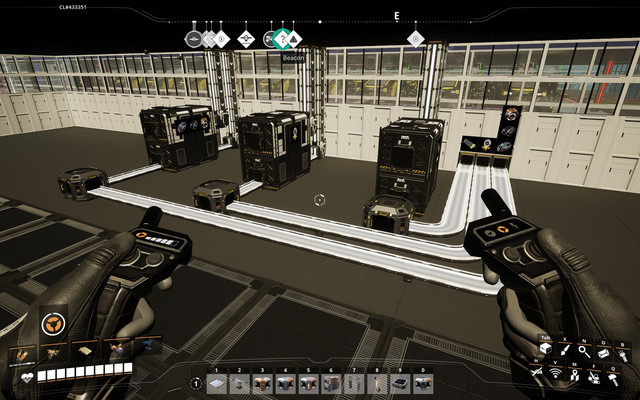Screen dimensions: 640x400
Task: Activate the paintbrush tool icon
Action: [564, 352]
